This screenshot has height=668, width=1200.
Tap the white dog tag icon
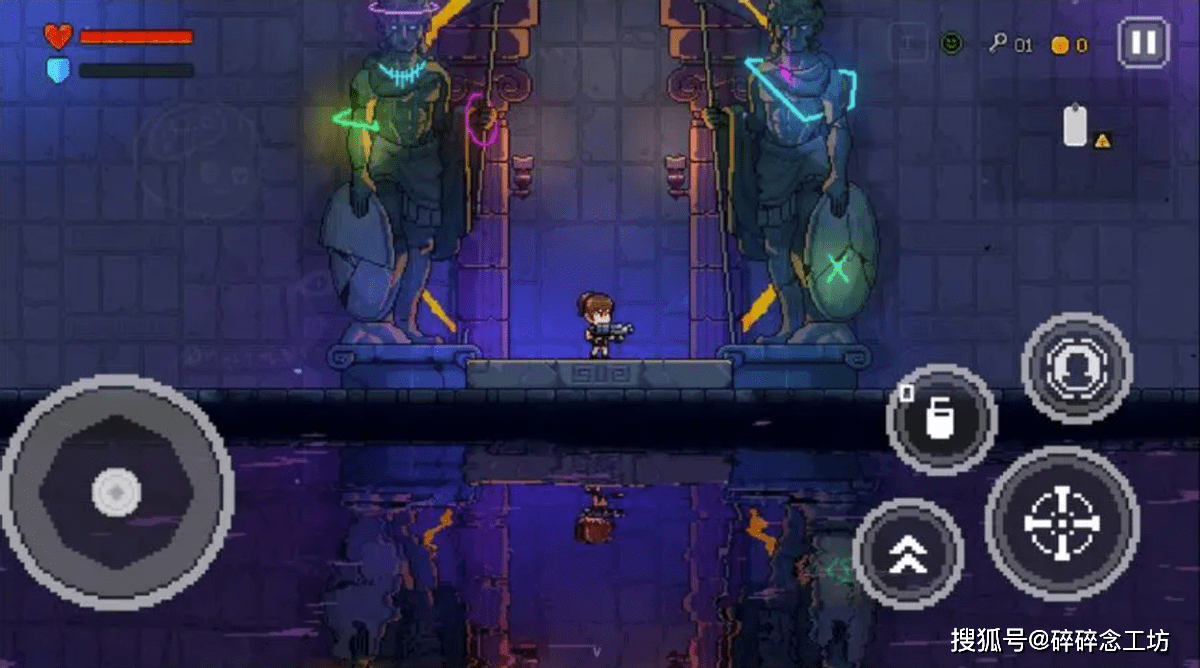click(x=1075, y=127)
